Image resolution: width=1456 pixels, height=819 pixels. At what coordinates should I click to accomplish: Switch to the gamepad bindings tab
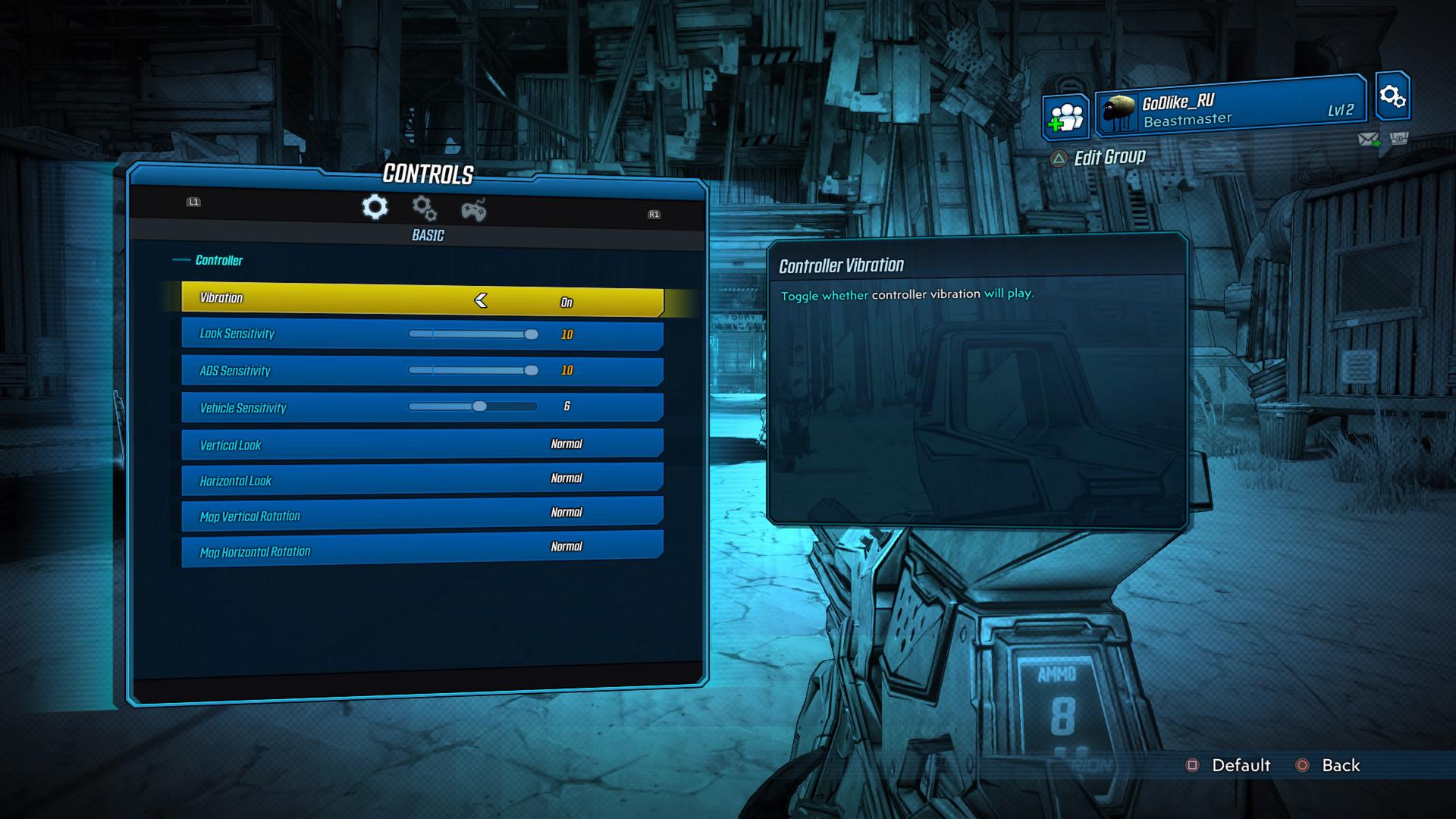click(x=474, y=210)
